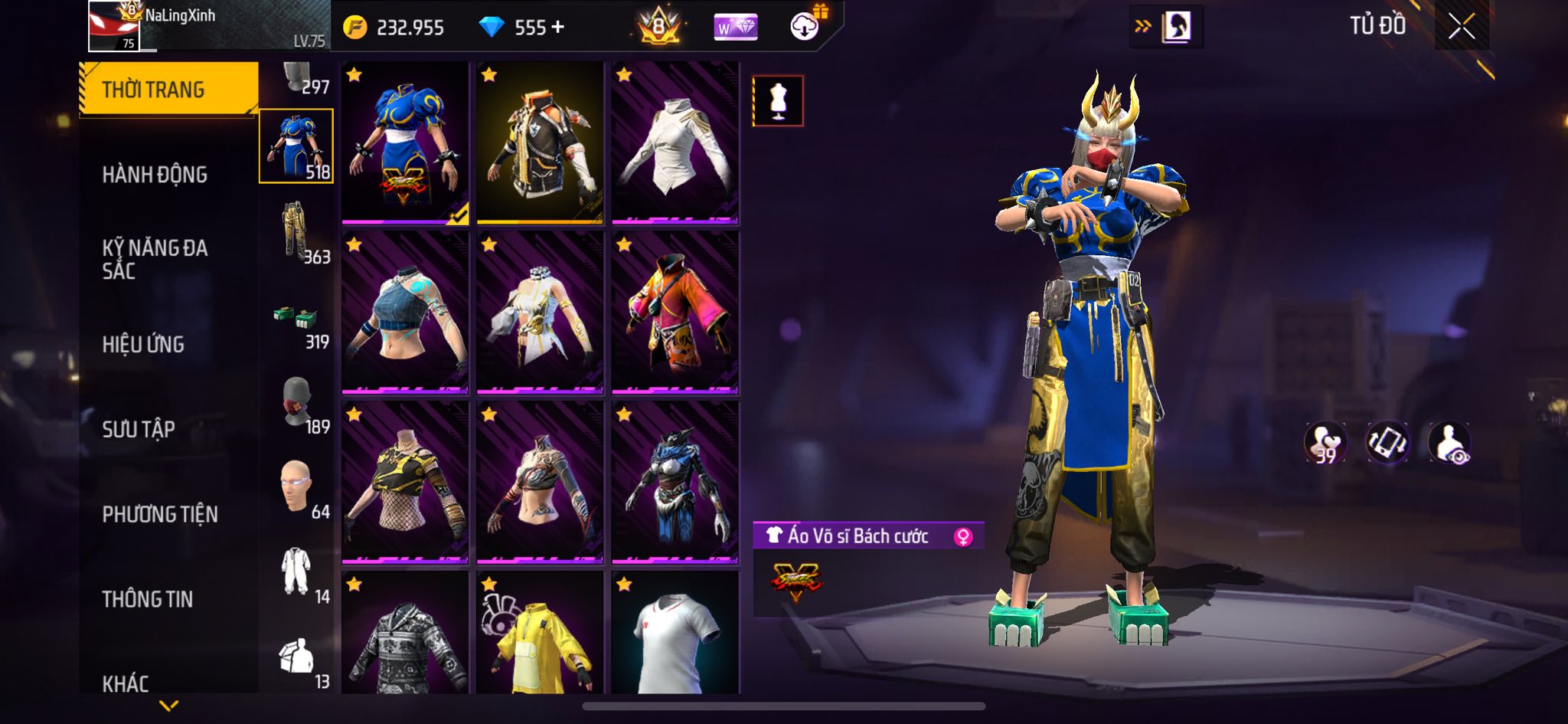1568x724 pixels.
Task: Open the character swap icon at top
Action: coord(1167,27)
